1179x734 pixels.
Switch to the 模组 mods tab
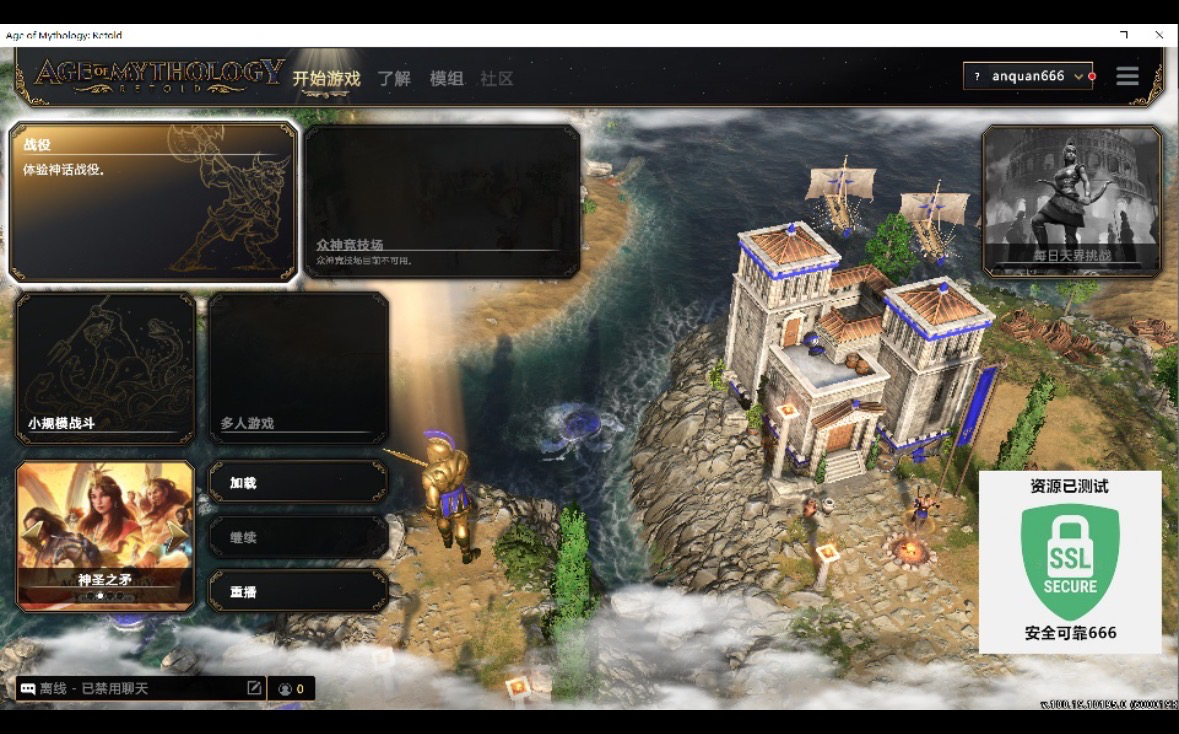pos(446,78)
